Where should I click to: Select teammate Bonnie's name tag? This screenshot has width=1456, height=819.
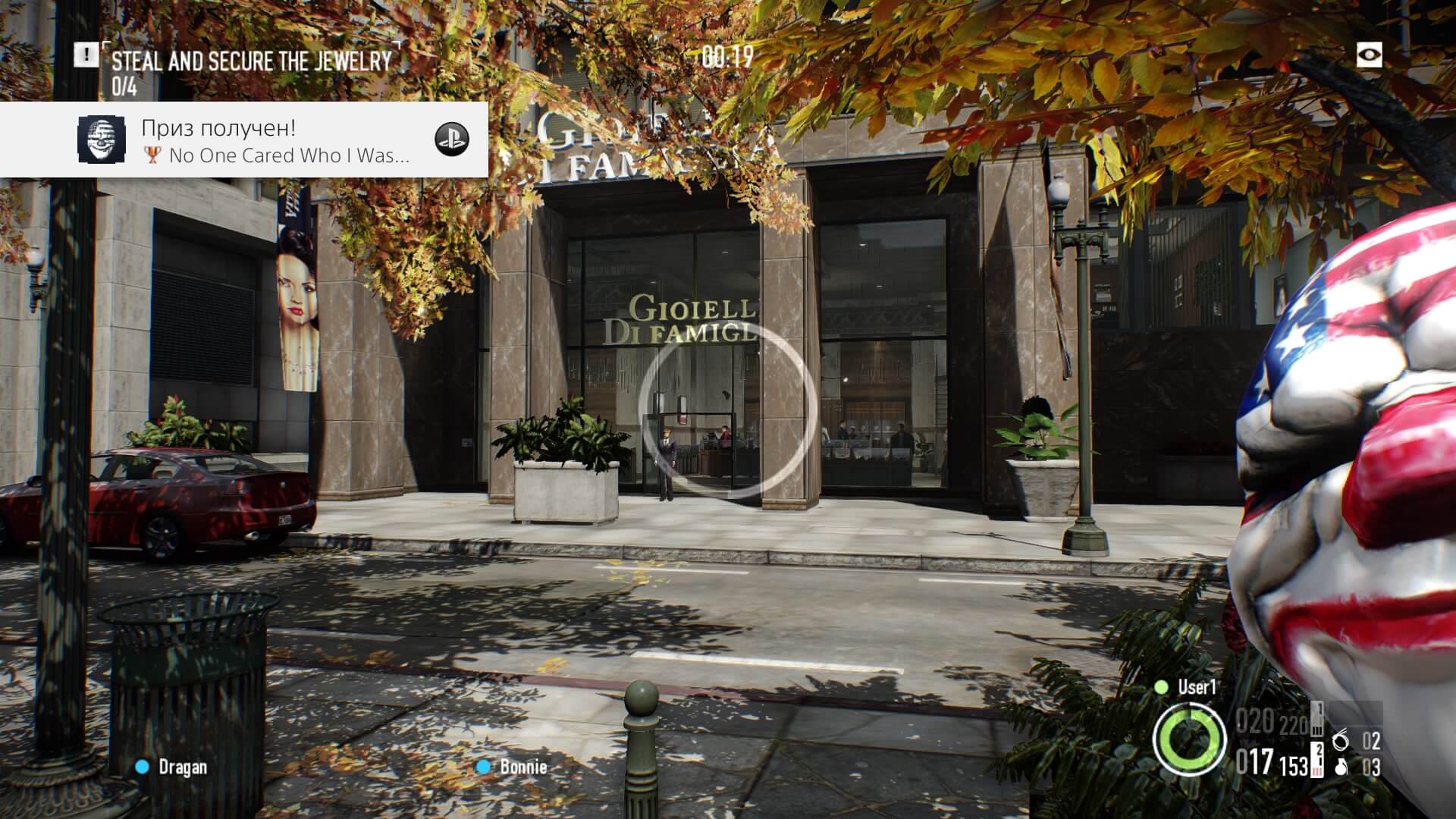pyautogui.click(x=522, y=767)
